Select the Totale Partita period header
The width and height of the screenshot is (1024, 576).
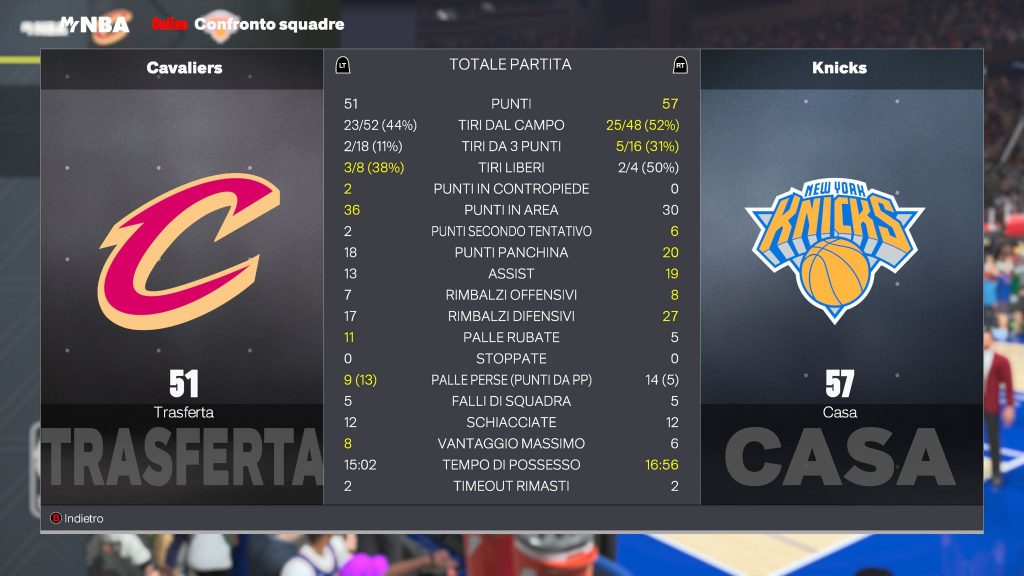point(510,65)
